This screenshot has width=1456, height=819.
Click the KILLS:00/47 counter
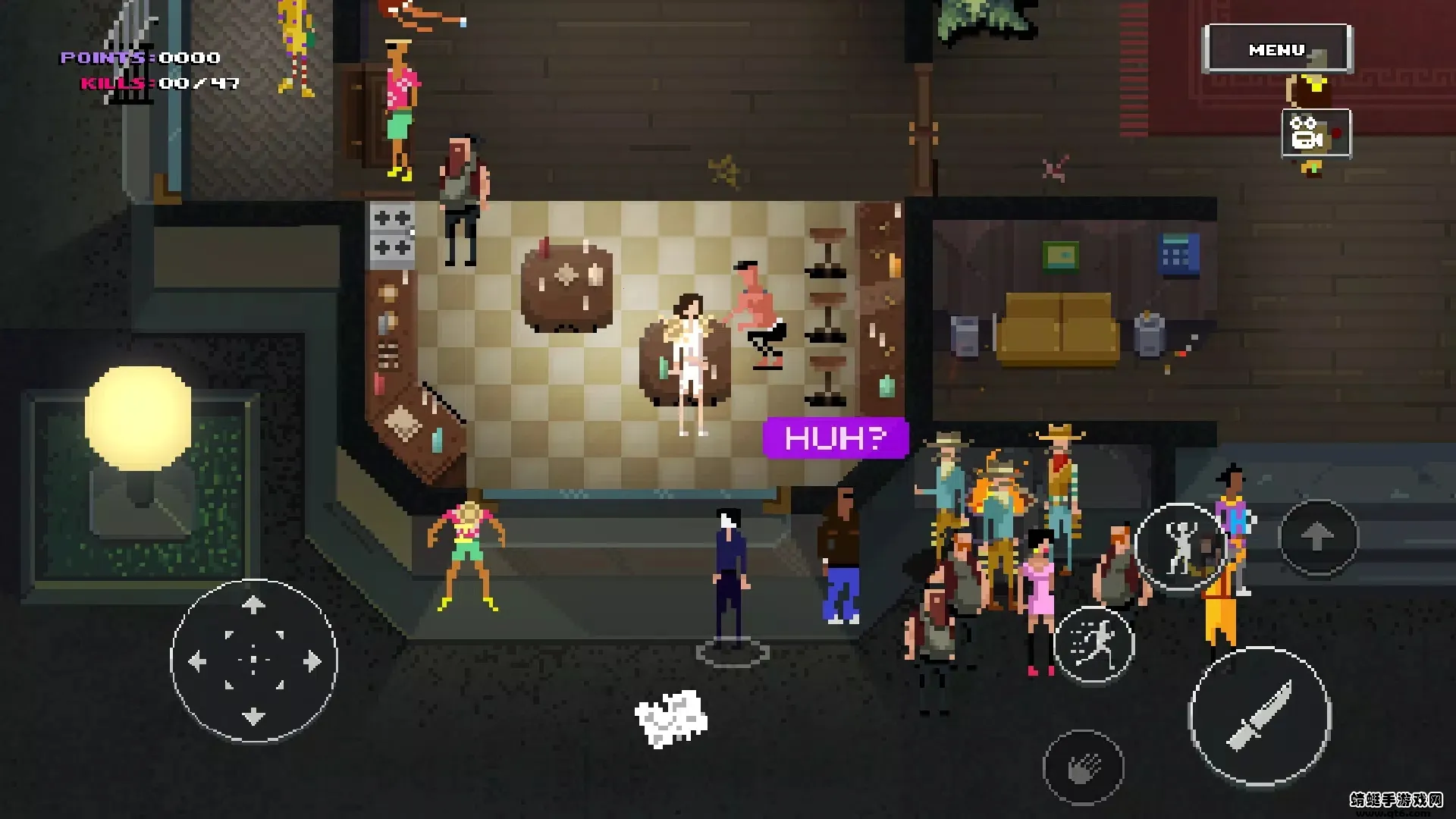coord(159,83)
